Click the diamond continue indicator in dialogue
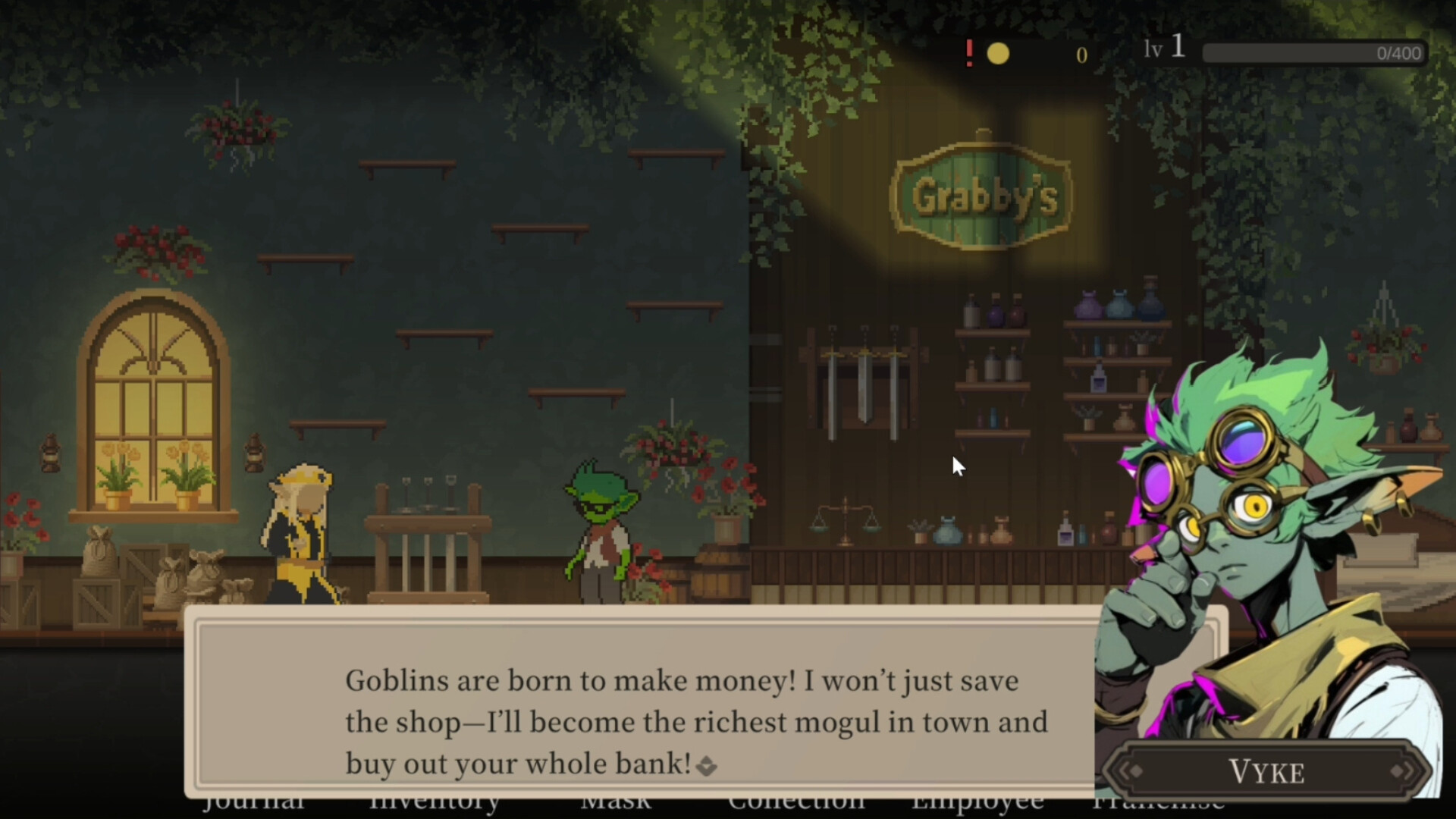This screenshot has height=819, width=1456. (x=708, y=765)
